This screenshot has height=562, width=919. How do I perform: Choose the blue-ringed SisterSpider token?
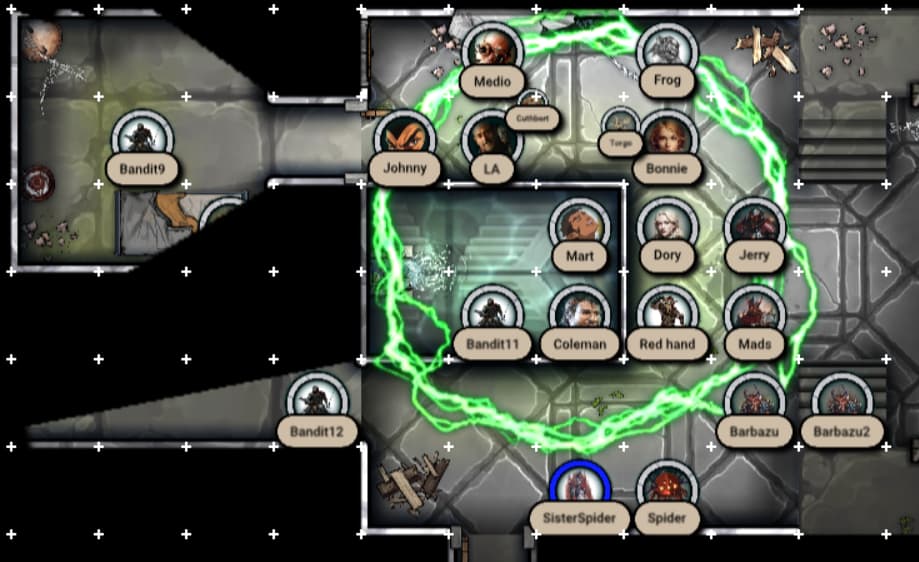pyautogui.click(x=580, y=488)
